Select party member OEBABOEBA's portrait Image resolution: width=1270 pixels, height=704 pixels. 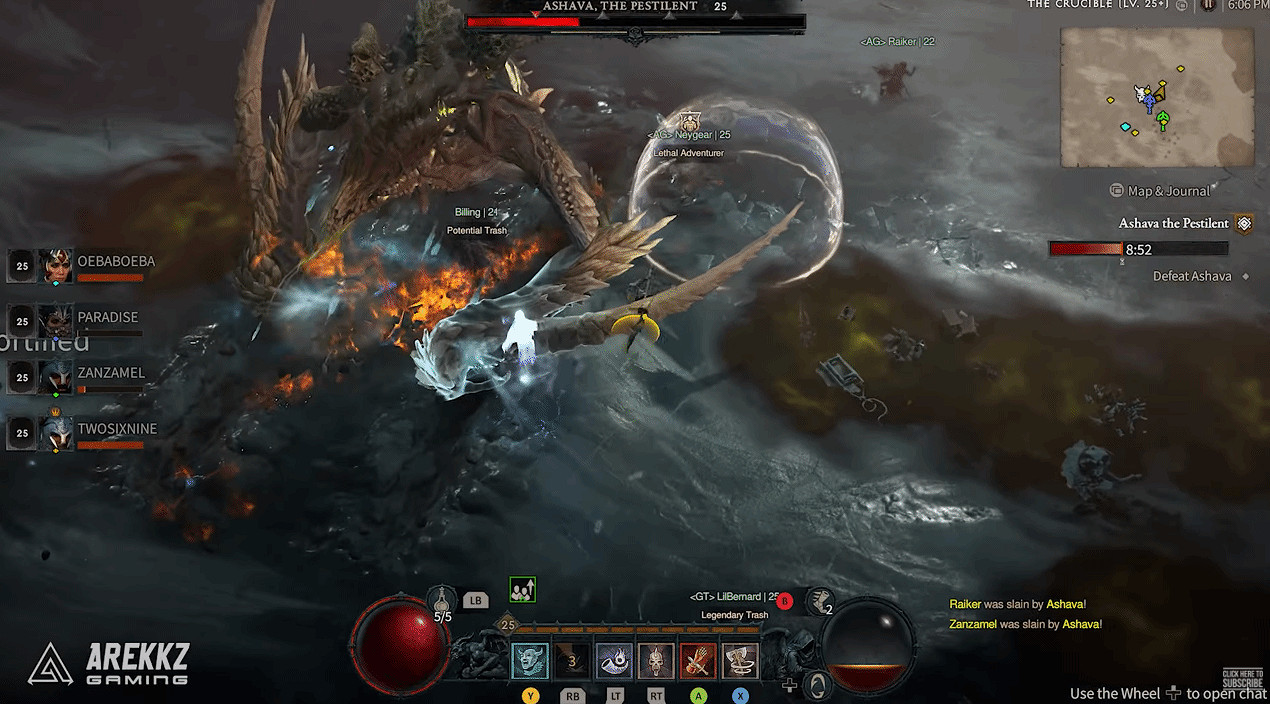click(x=56, y=266)
